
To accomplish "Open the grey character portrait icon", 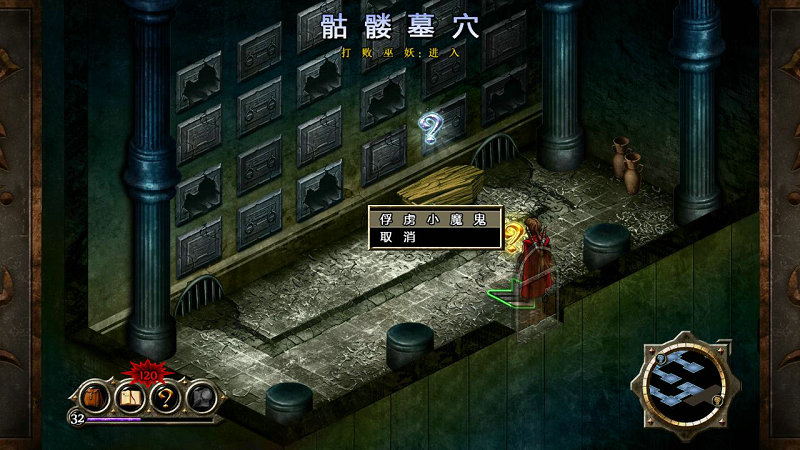I will [x=200, y=398].
